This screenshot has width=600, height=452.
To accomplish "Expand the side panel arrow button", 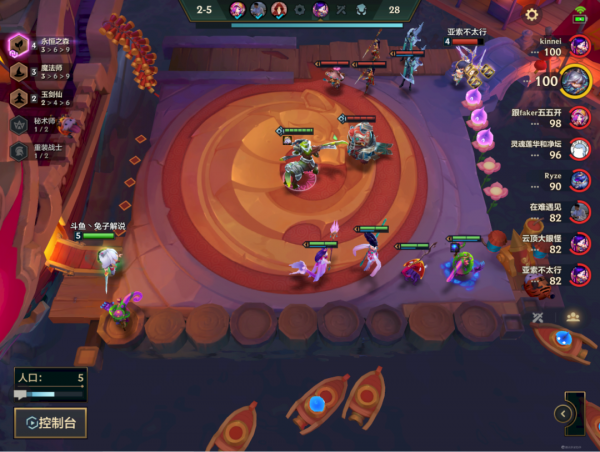I will click(x=564, y=413).
